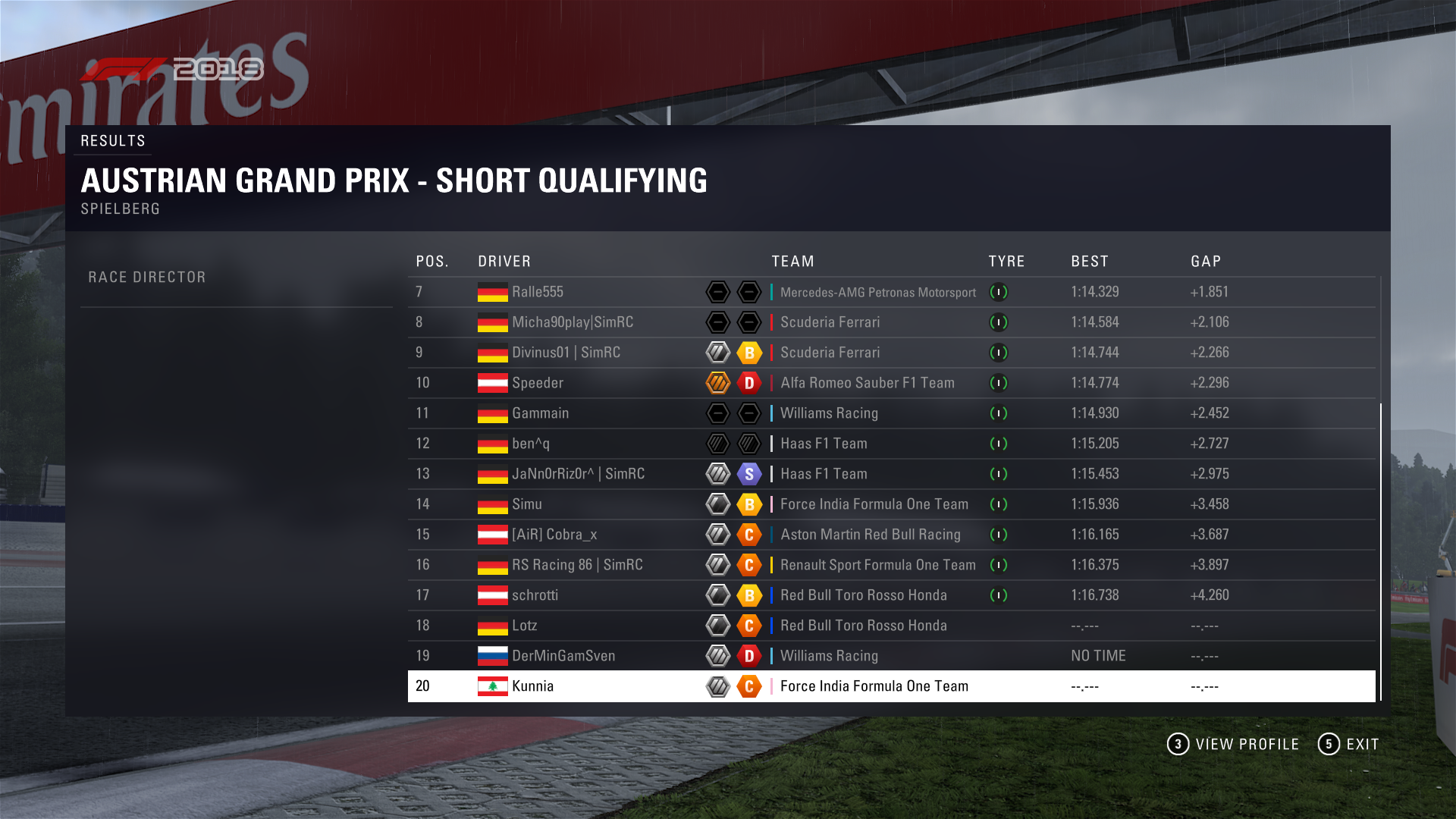Open the Race Director panel
This screenshot has height=819, width=1456.
(147, 278)
